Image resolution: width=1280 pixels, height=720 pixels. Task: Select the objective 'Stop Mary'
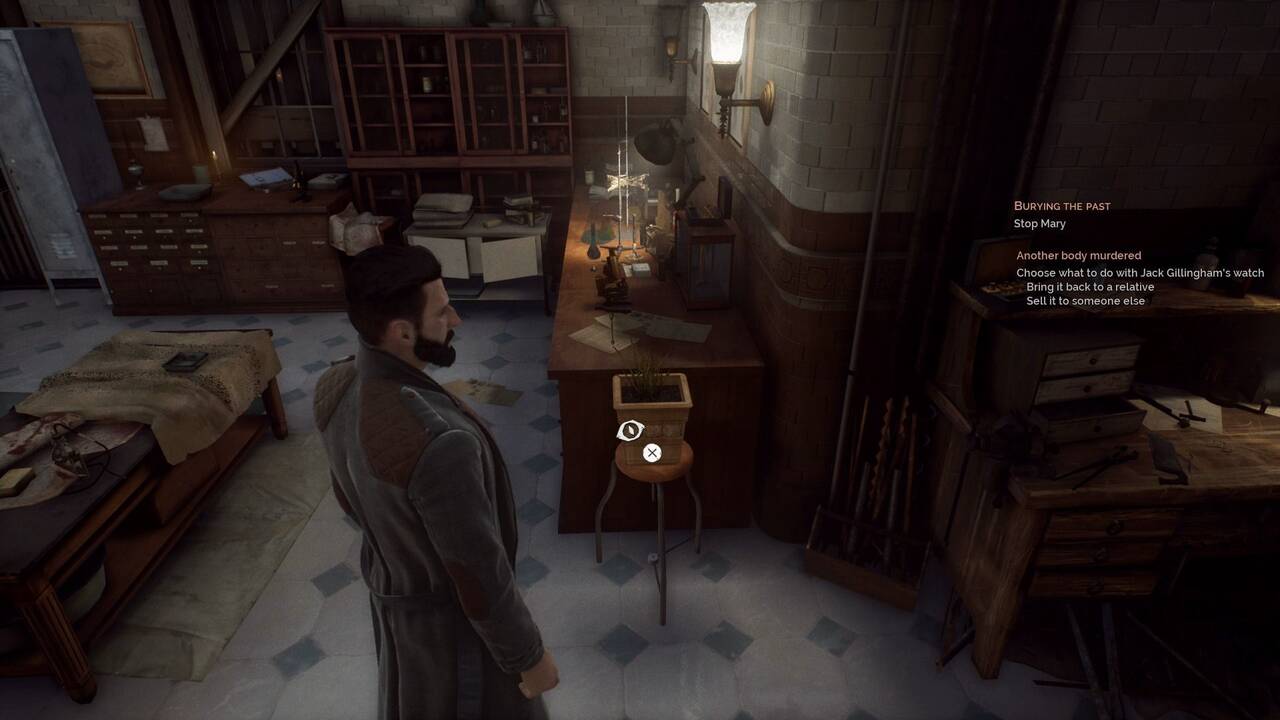tap(1037, 223)
